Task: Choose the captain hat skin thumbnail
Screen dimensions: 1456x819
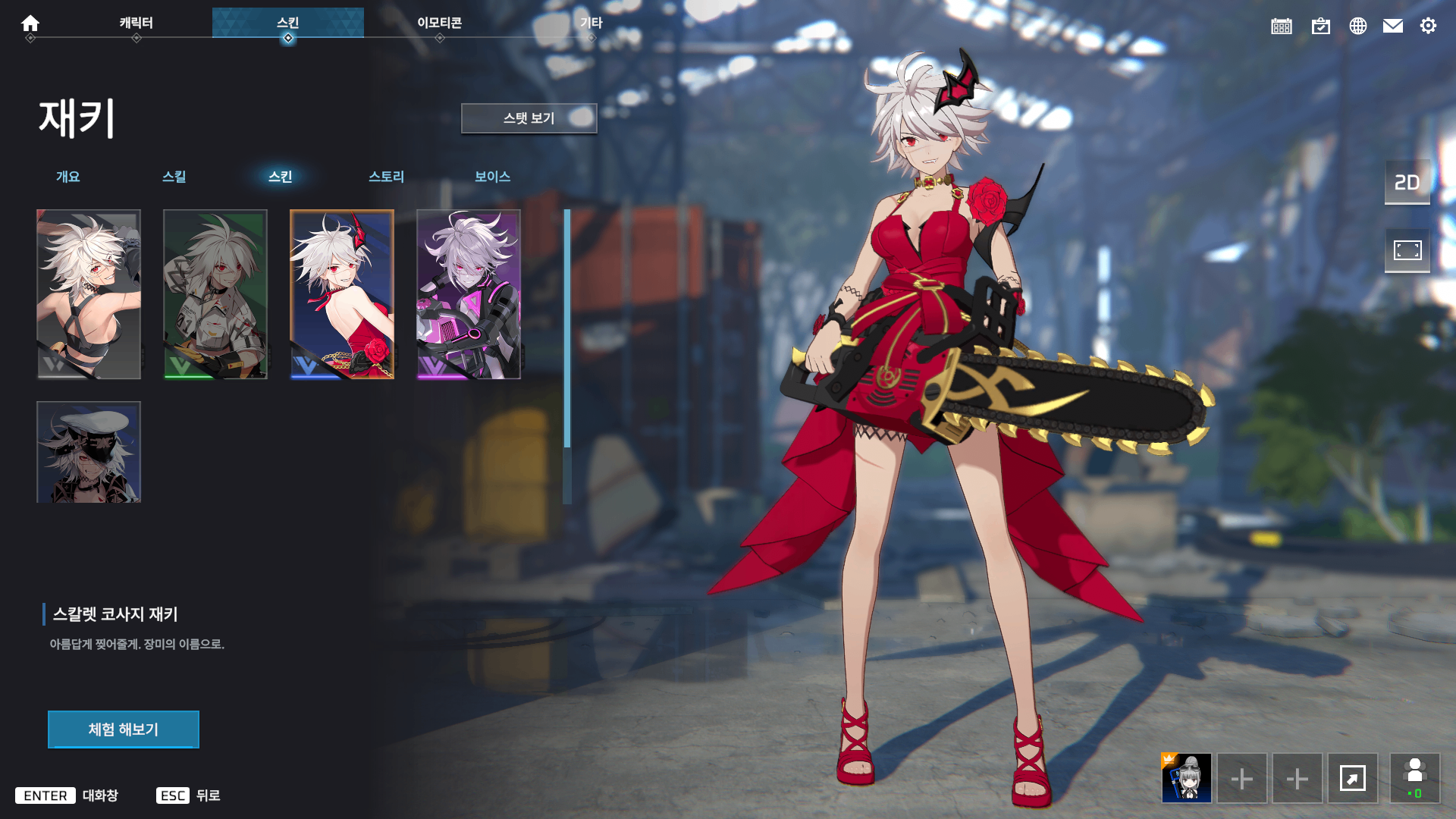Action: click(x=89, y=452)
